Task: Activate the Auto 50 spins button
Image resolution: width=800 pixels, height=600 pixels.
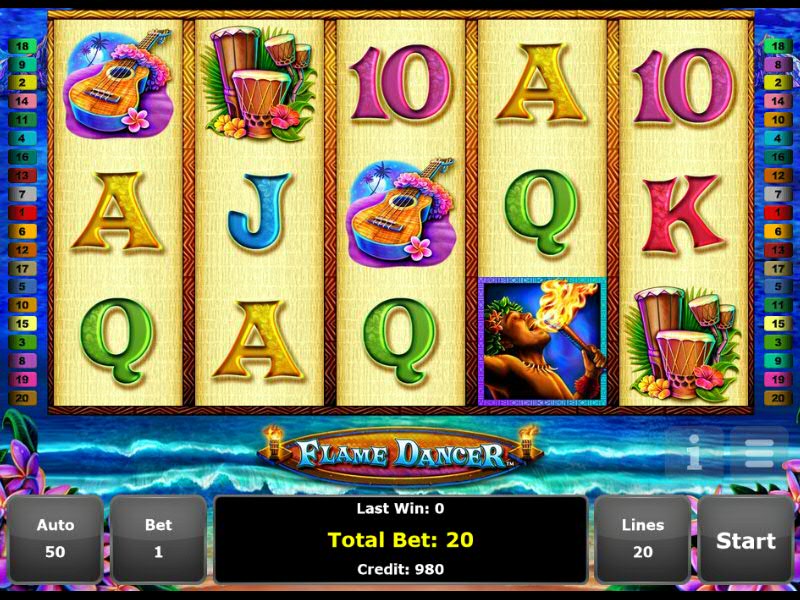Action: (55, 539)
